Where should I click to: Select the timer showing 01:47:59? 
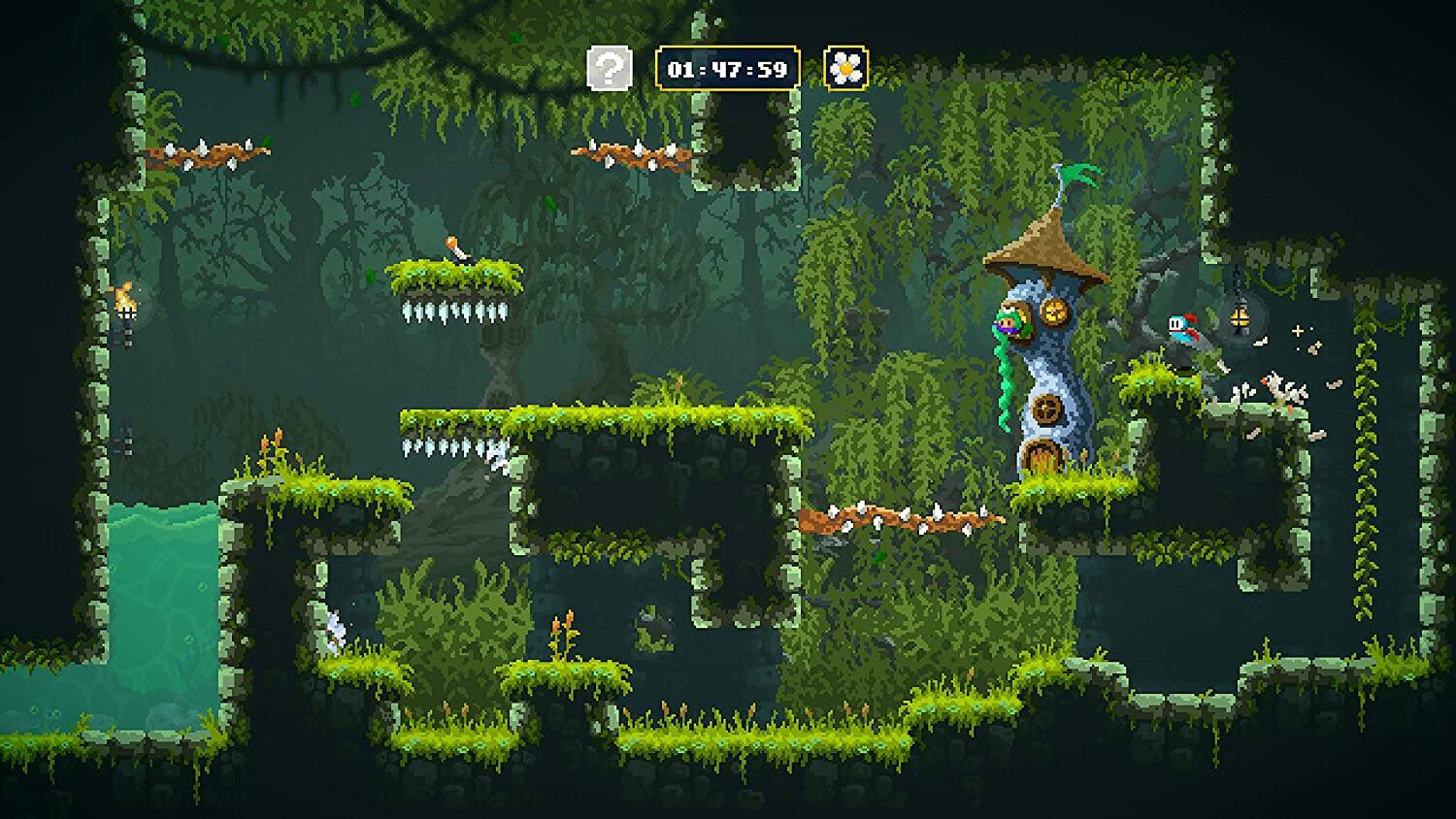tap(728, 66)
